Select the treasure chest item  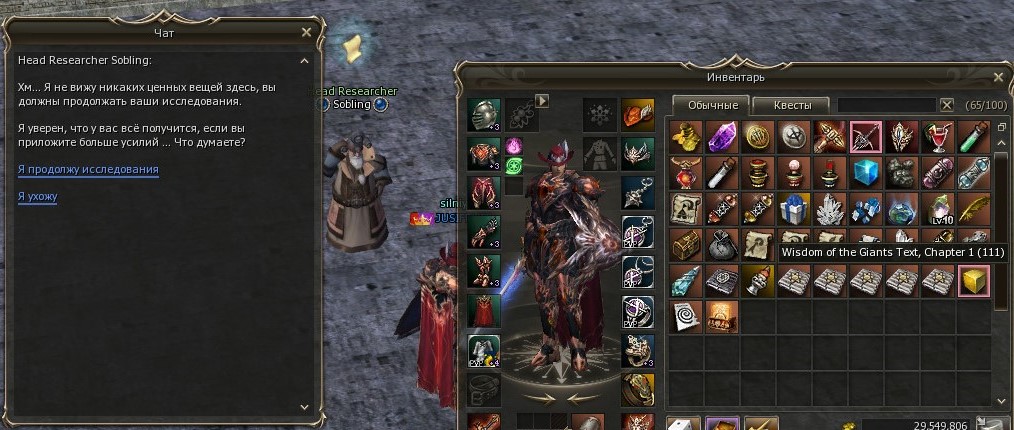coord(684,245)
